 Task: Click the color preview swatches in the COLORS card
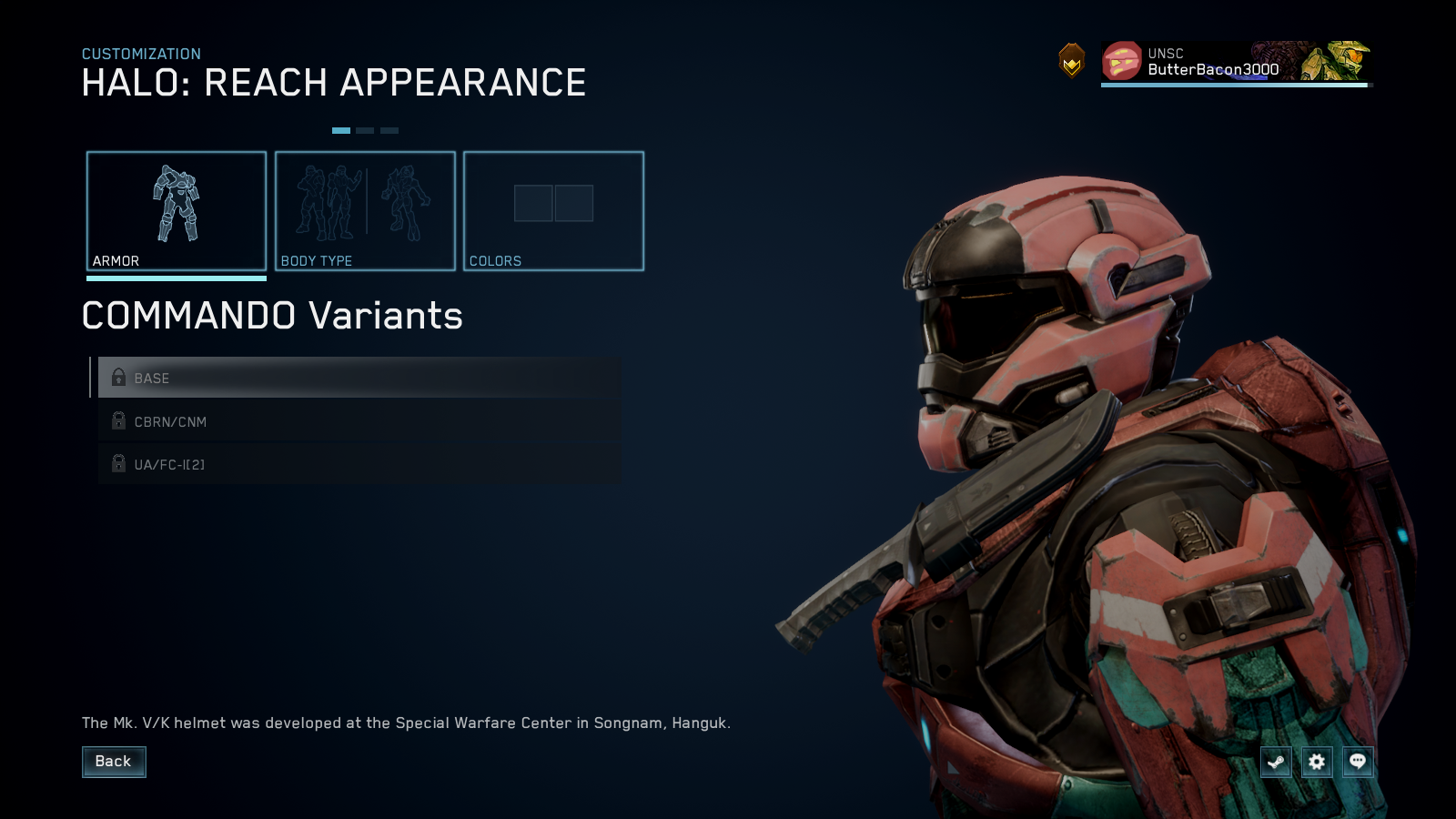[553, 203]
